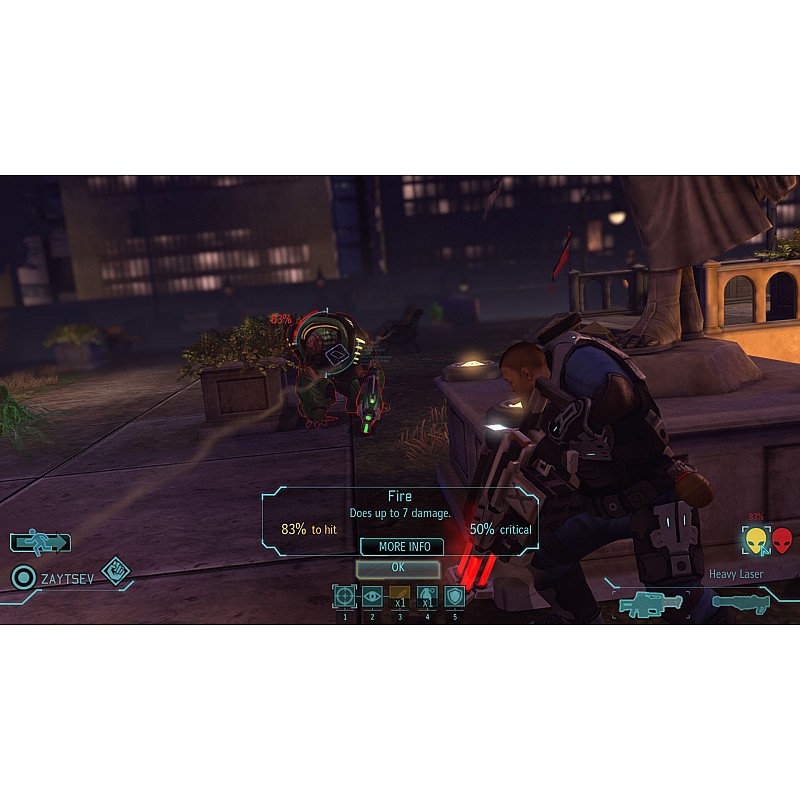Open MORE INFO for the Fire shot
Screen dimensions: 800x800
403,547
